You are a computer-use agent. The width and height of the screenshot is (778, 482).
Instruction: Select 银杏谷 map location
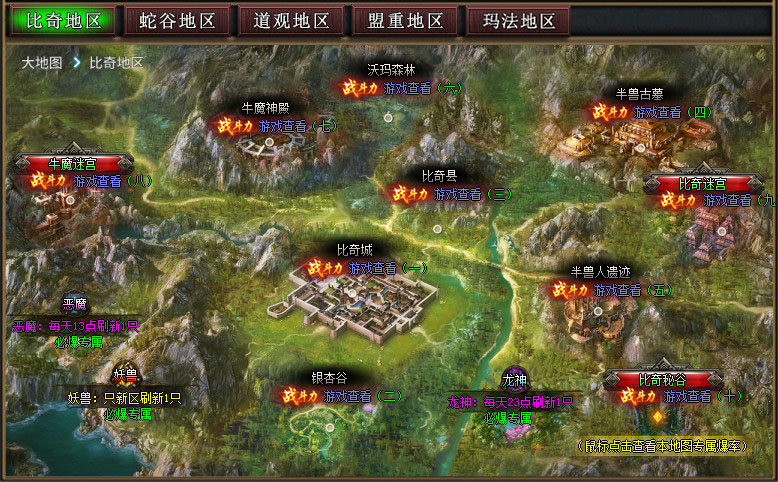pos(329,378)
